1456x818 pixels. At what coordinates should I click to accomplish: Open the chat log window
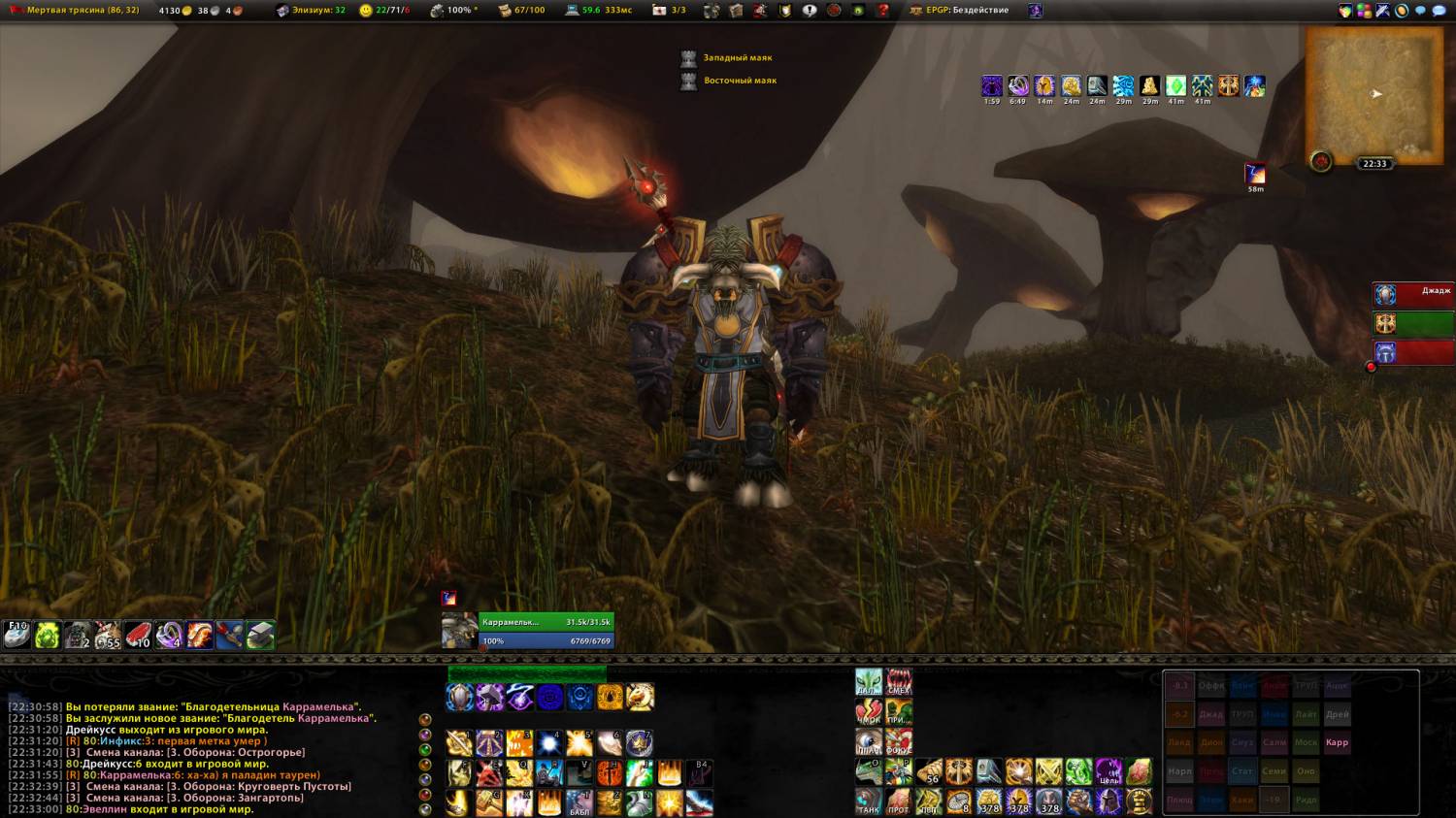[x=194, y=757]
